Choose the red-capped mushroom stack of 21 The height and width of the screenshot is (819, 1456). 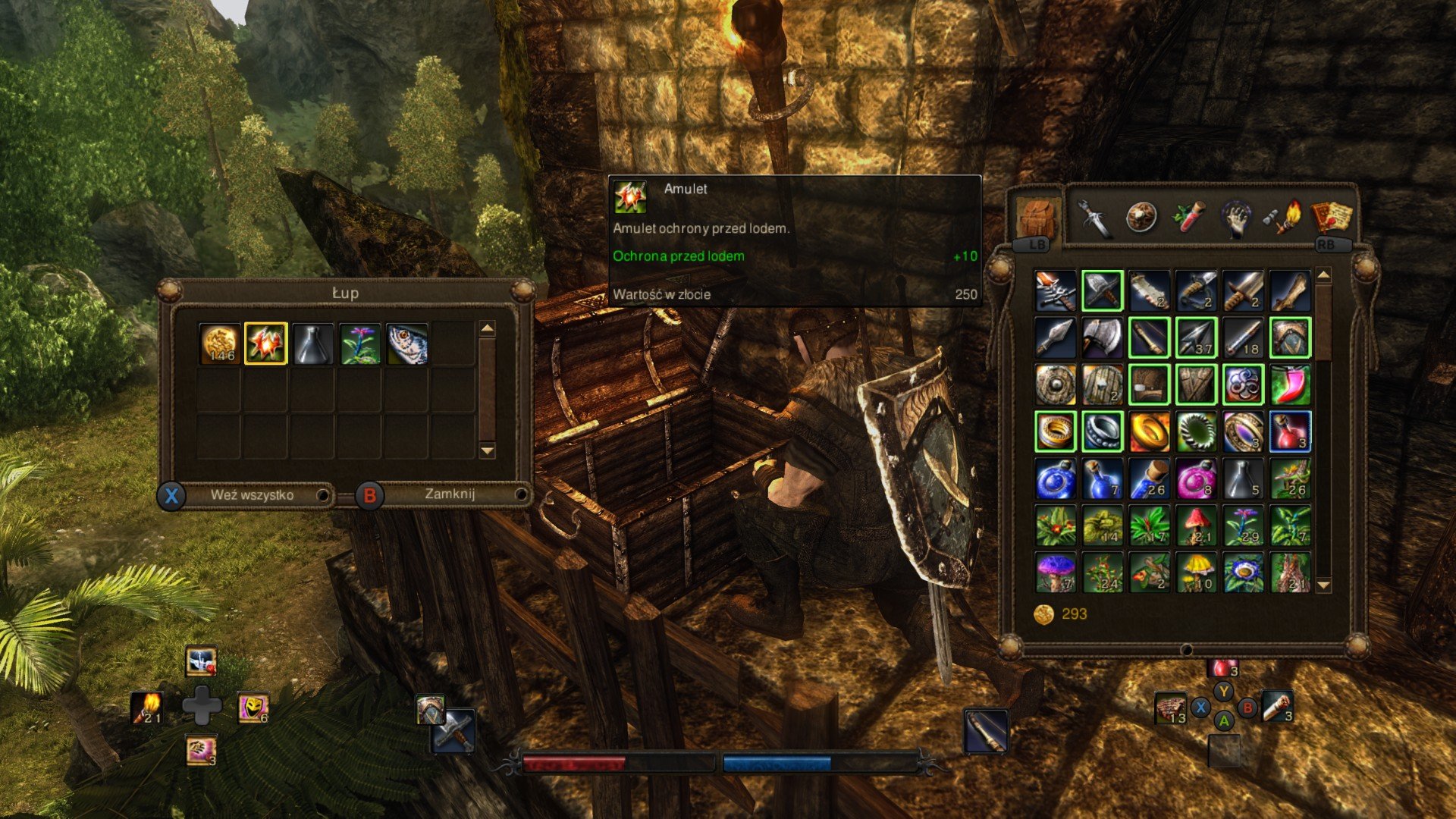point(1196,526)
